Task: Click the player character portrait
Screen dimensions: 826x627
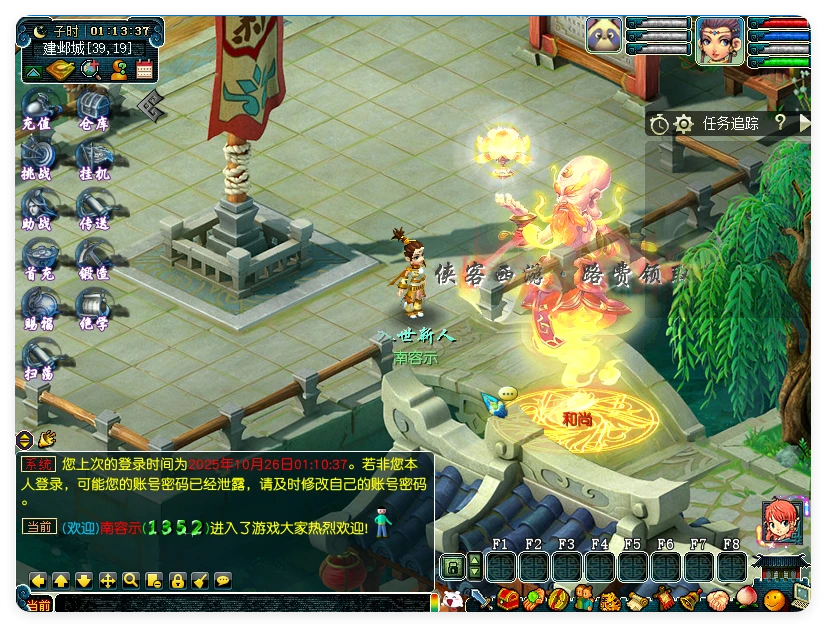Action: (719, 41)
